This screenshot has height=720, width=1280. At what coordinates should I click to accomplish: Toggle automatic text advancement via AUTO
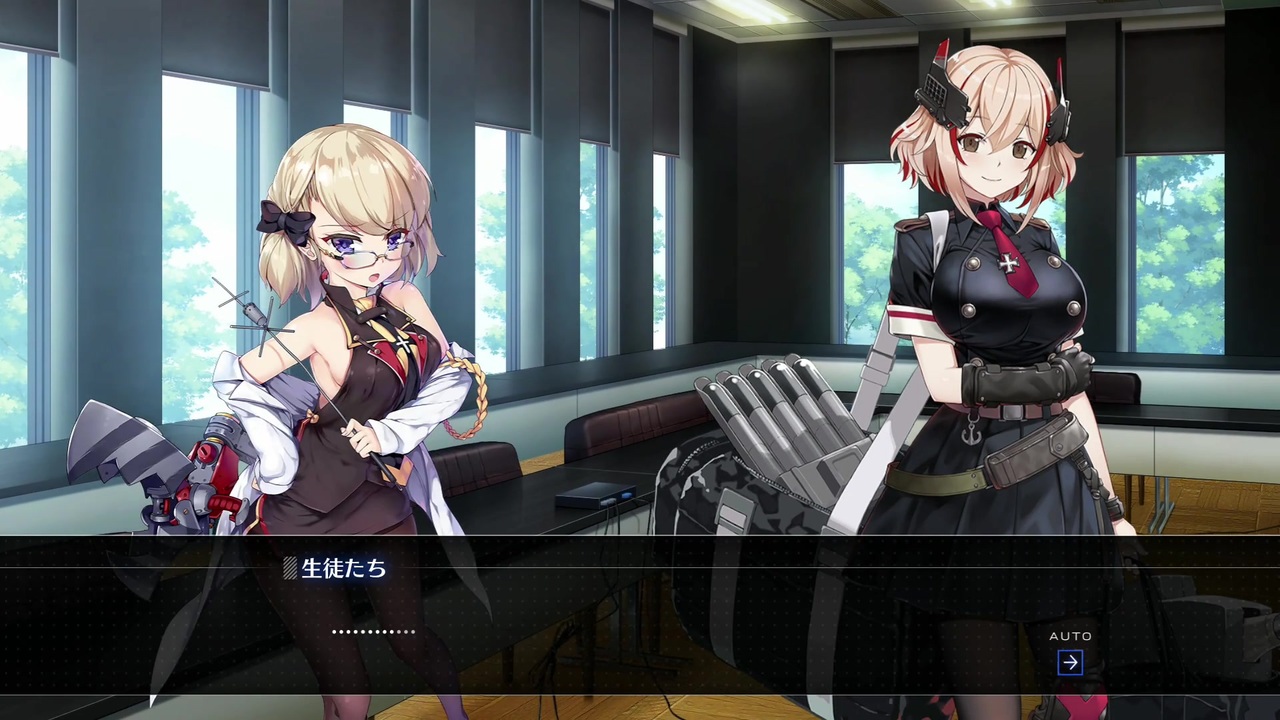[1071, 636]
